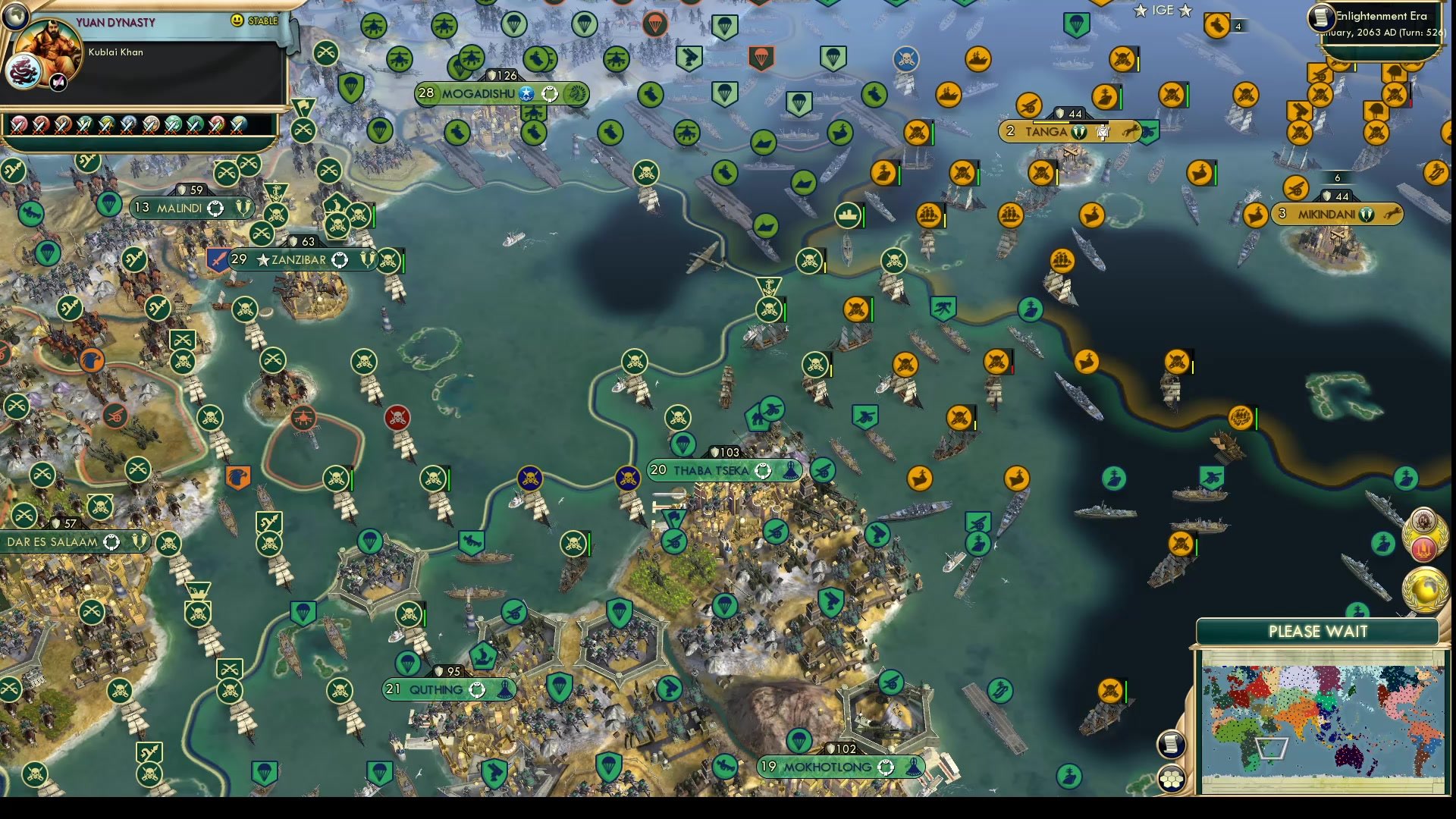Viewport: 1456px width, 819px height.
Task: Click Tanga's yellow influence progress bar
Action: (1050, 122)
